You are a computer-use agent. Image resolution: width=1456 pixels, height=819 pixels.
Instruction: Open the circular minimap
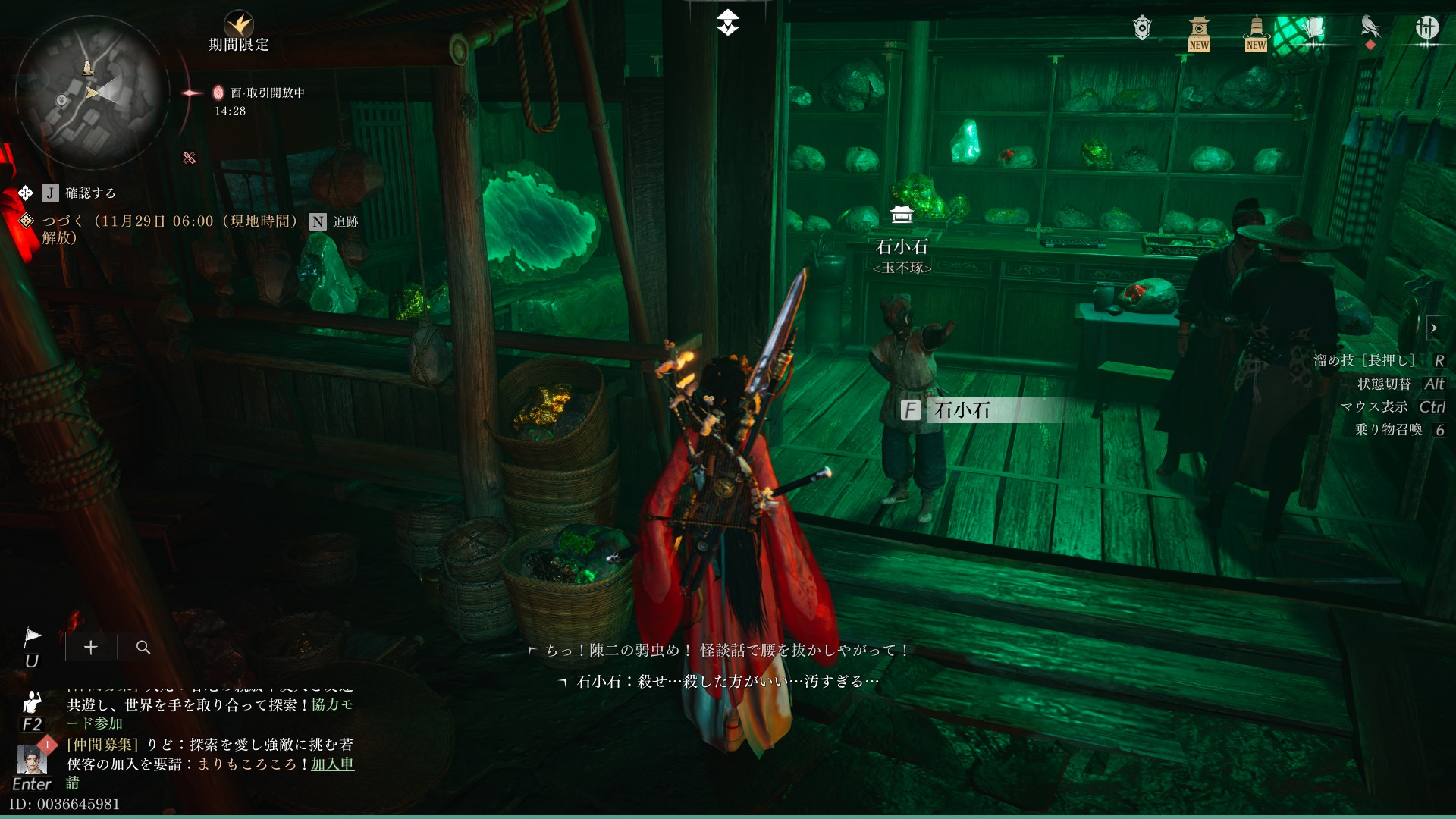(x=91, y=93)
